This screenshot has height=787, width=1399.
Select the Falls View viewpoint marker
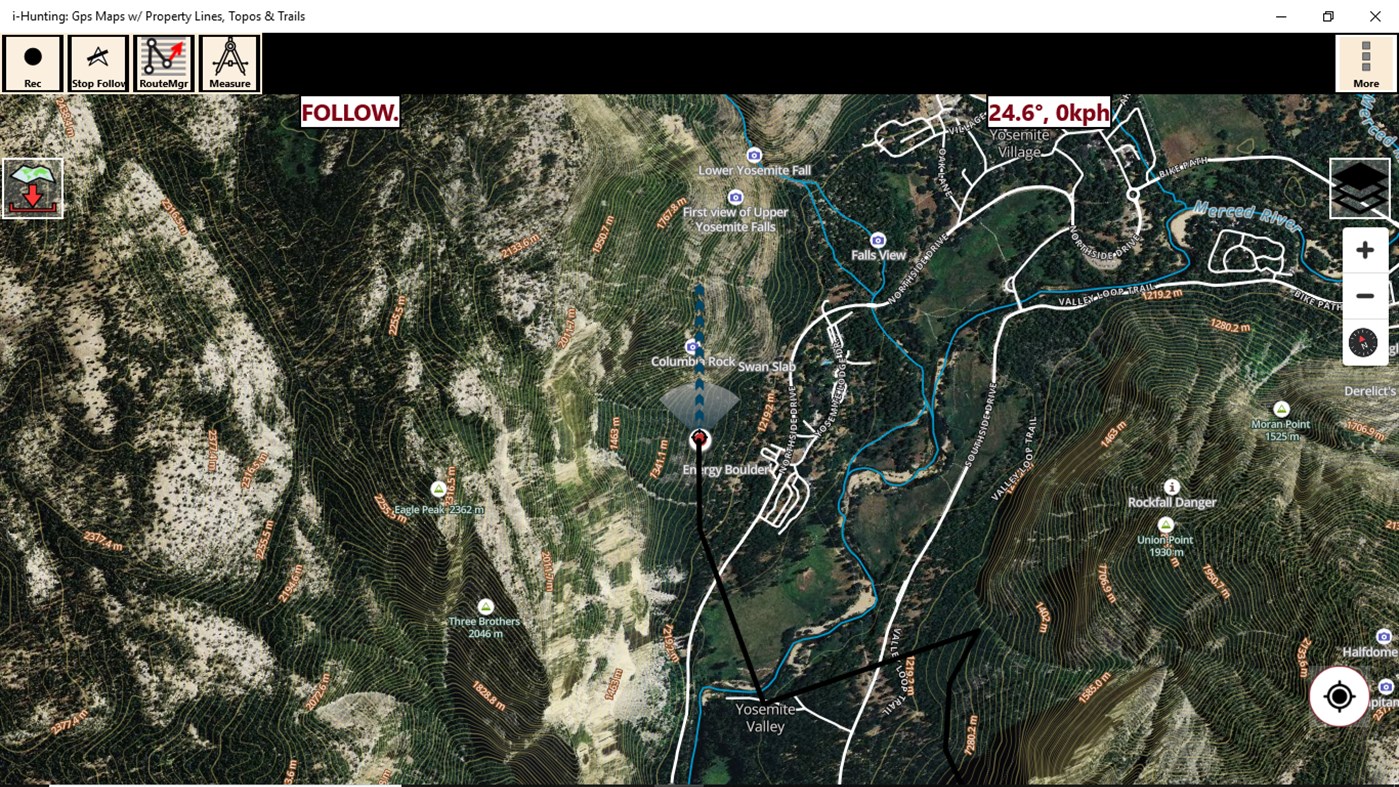[877, 240]
